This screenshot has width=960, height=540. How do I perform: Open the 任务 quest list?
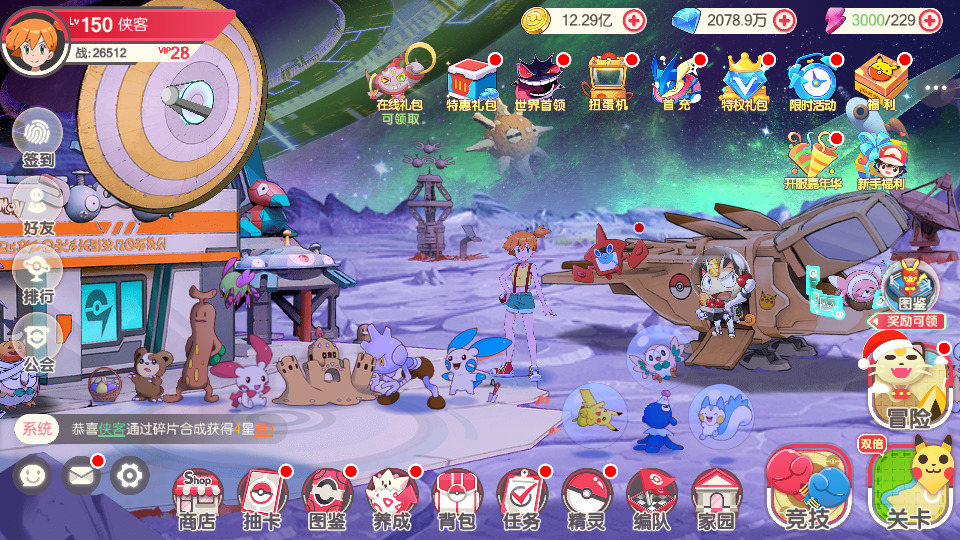click(521, 497)
